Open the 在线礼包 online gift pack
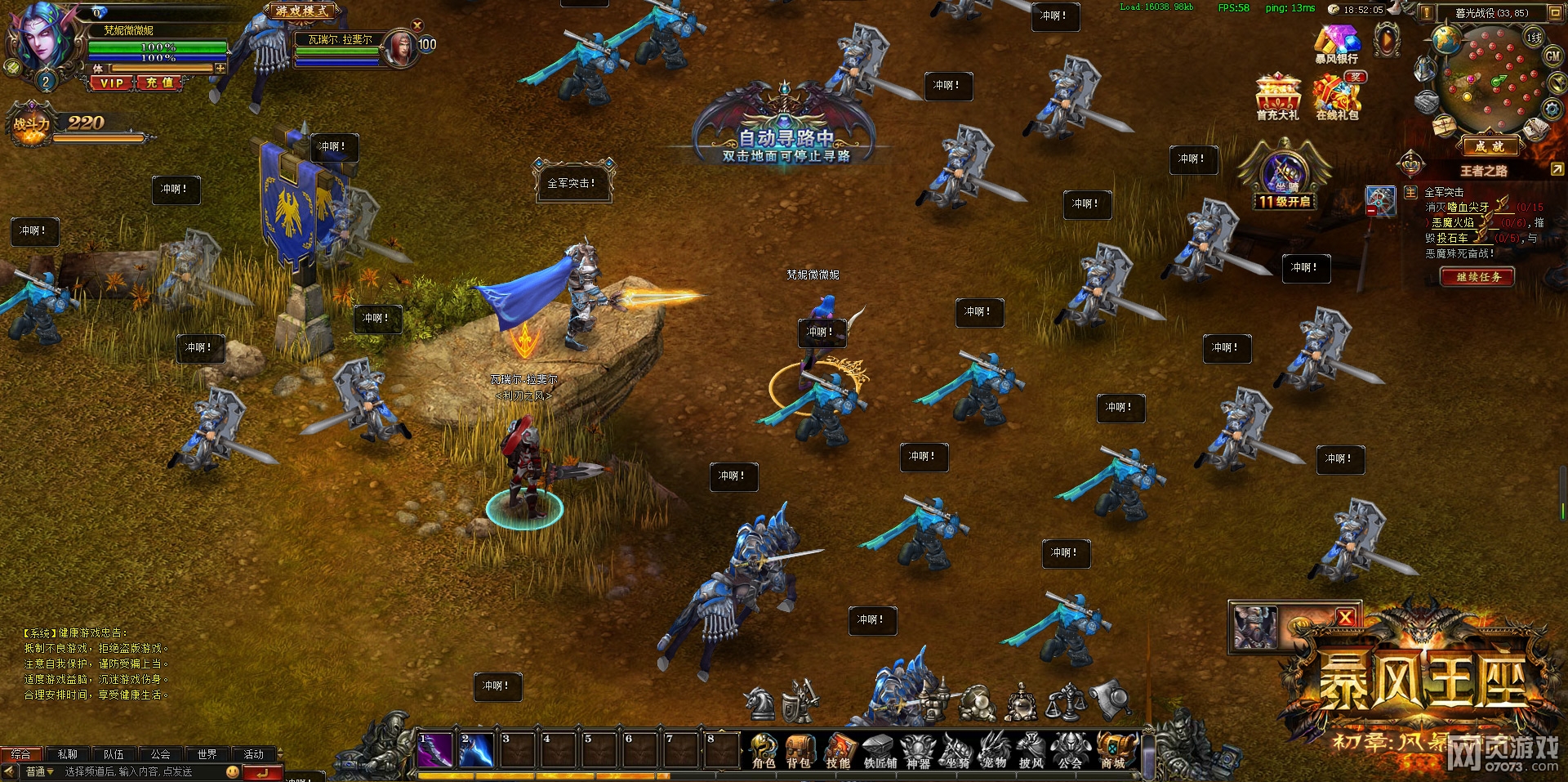The width and height of the screenshot is (1568, 782). coord(1337,97)
